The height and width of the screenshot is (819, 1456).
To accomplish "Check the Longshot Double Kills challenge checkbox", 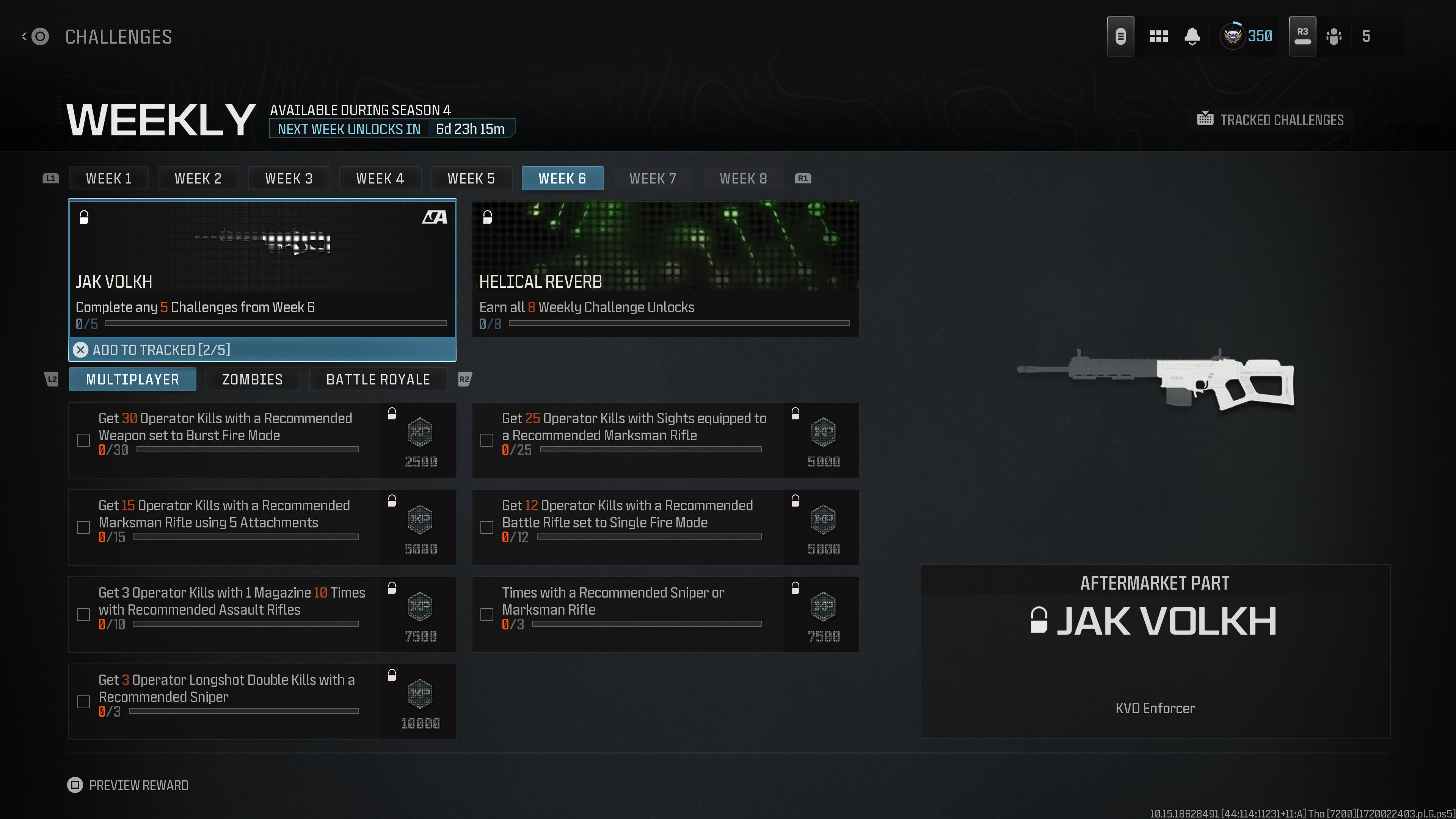I will click(x=84, y=701).
